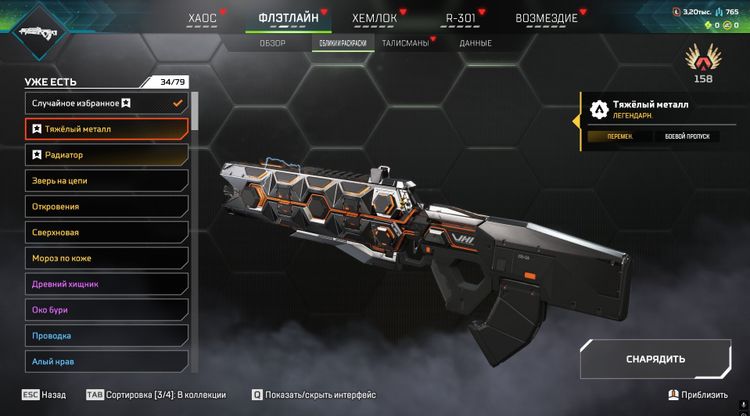750x416 pixels.
Task: Choose the Сверхновая skin
Action: tap(106, 232)
